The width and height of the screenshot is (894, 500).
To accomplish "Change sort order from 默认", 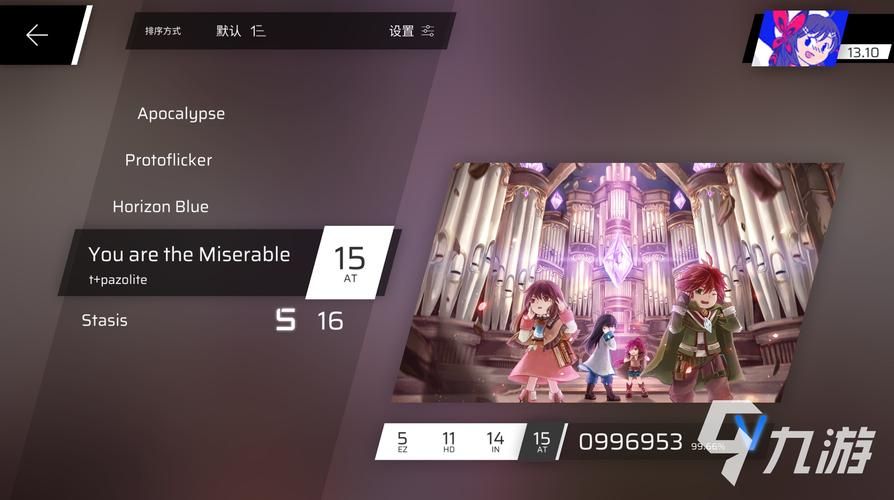I will 241,31.
